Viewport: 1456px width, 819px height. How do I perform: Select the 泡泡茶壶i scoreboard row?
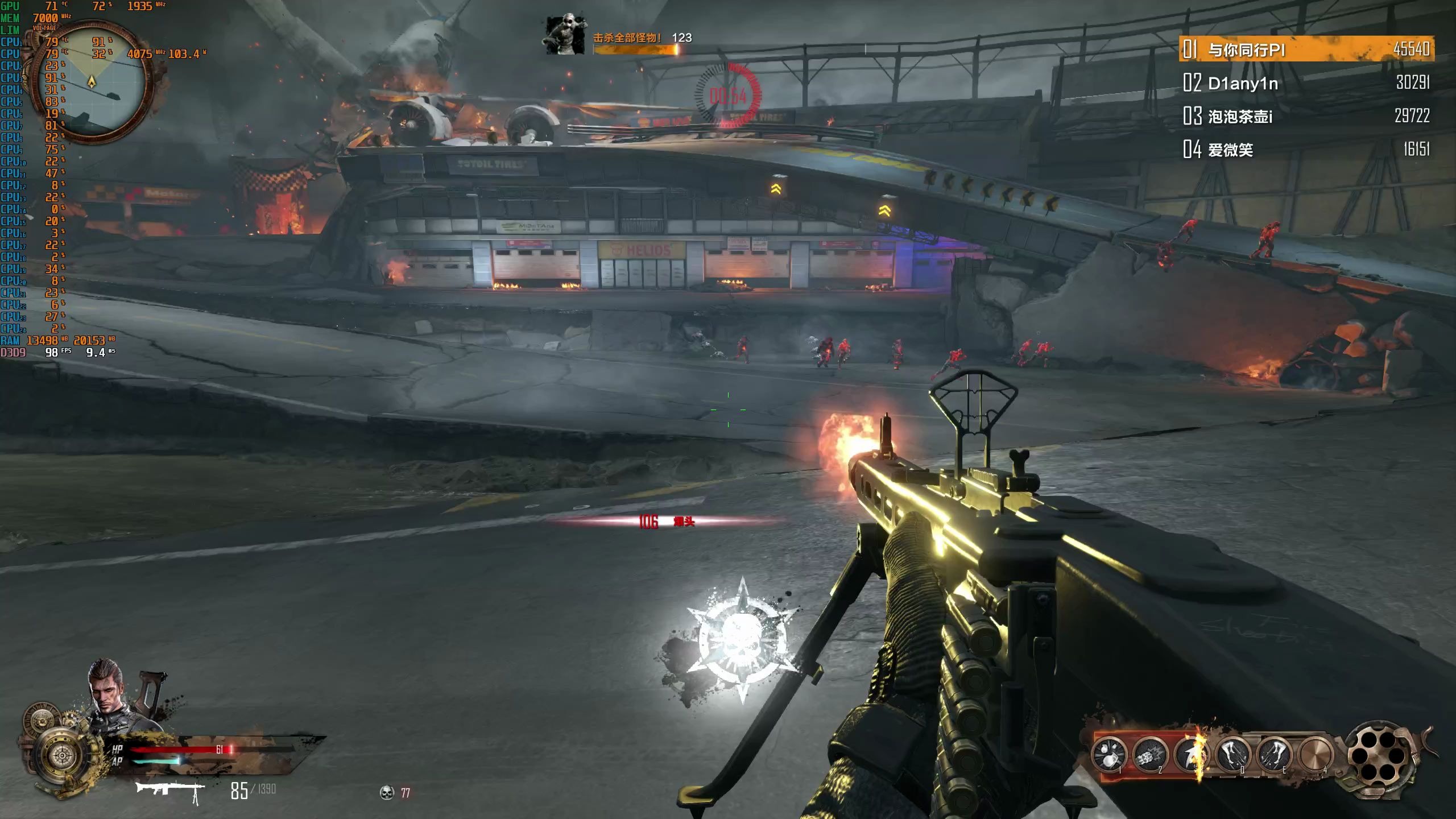coord(1306,117)
